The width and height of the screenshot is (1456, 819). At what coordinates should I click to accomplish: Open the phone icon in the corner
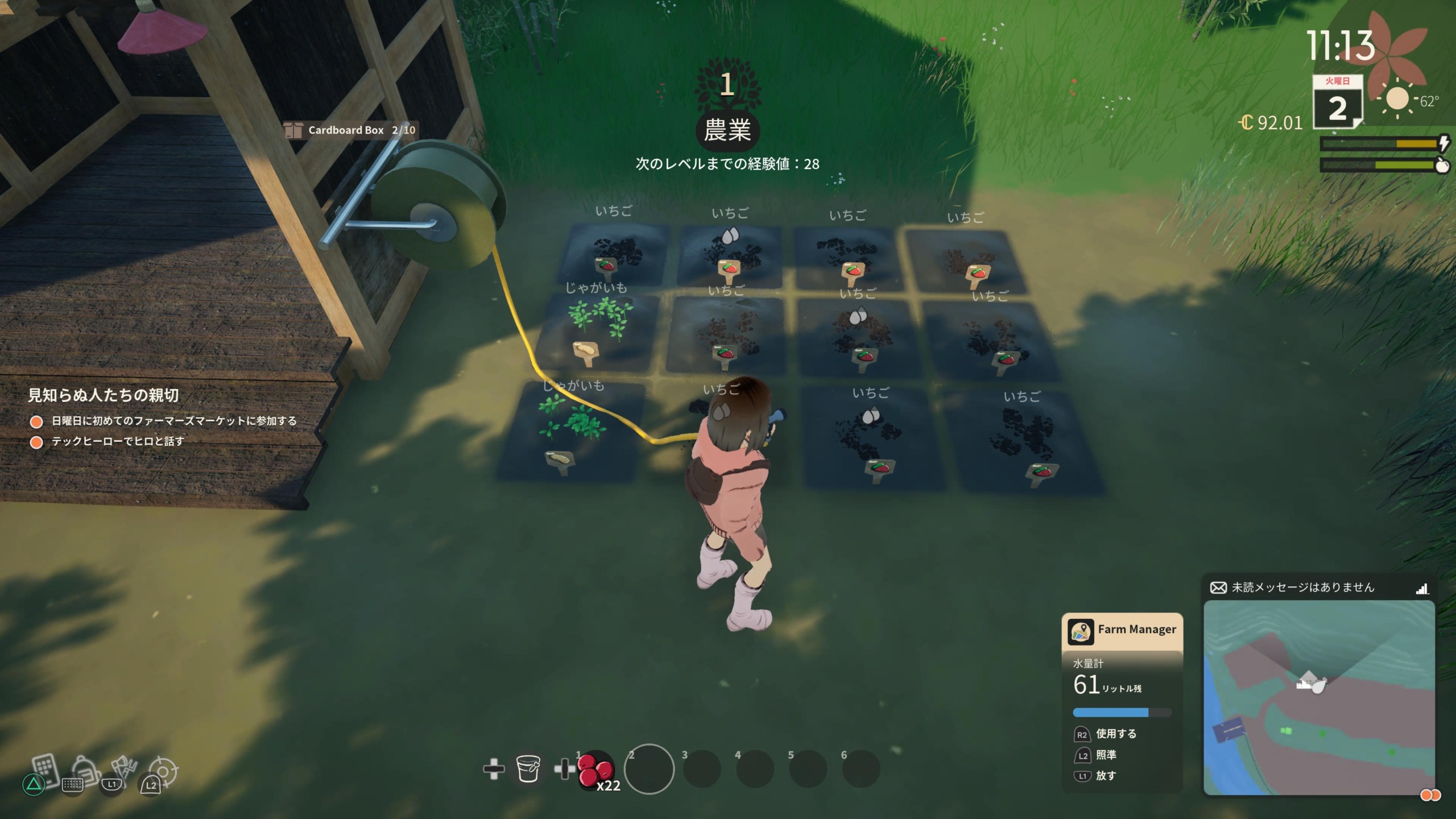(x=45, y=769)
